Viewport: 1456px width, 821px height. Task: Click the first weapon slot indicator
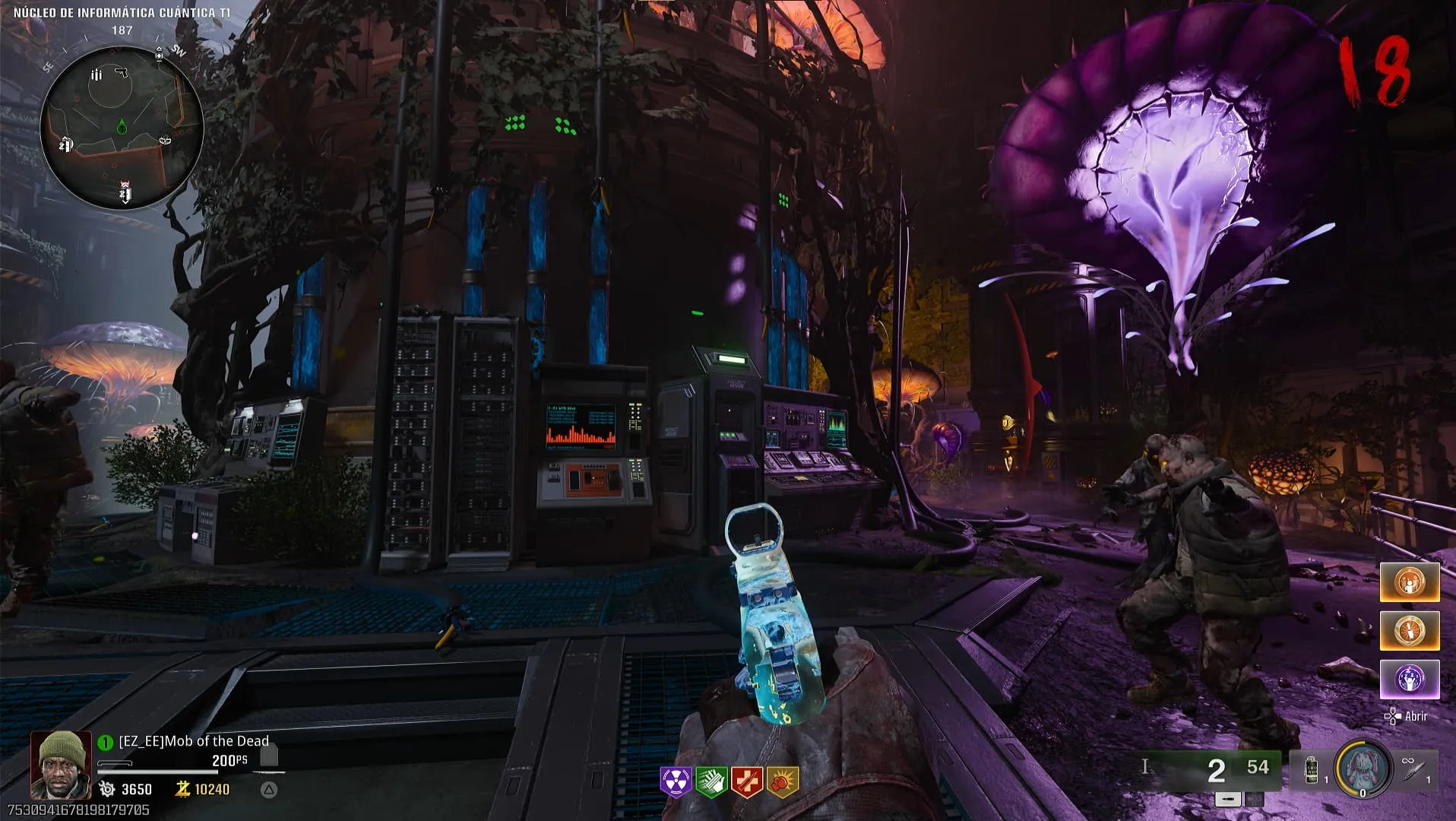[x=1228, y=799]
